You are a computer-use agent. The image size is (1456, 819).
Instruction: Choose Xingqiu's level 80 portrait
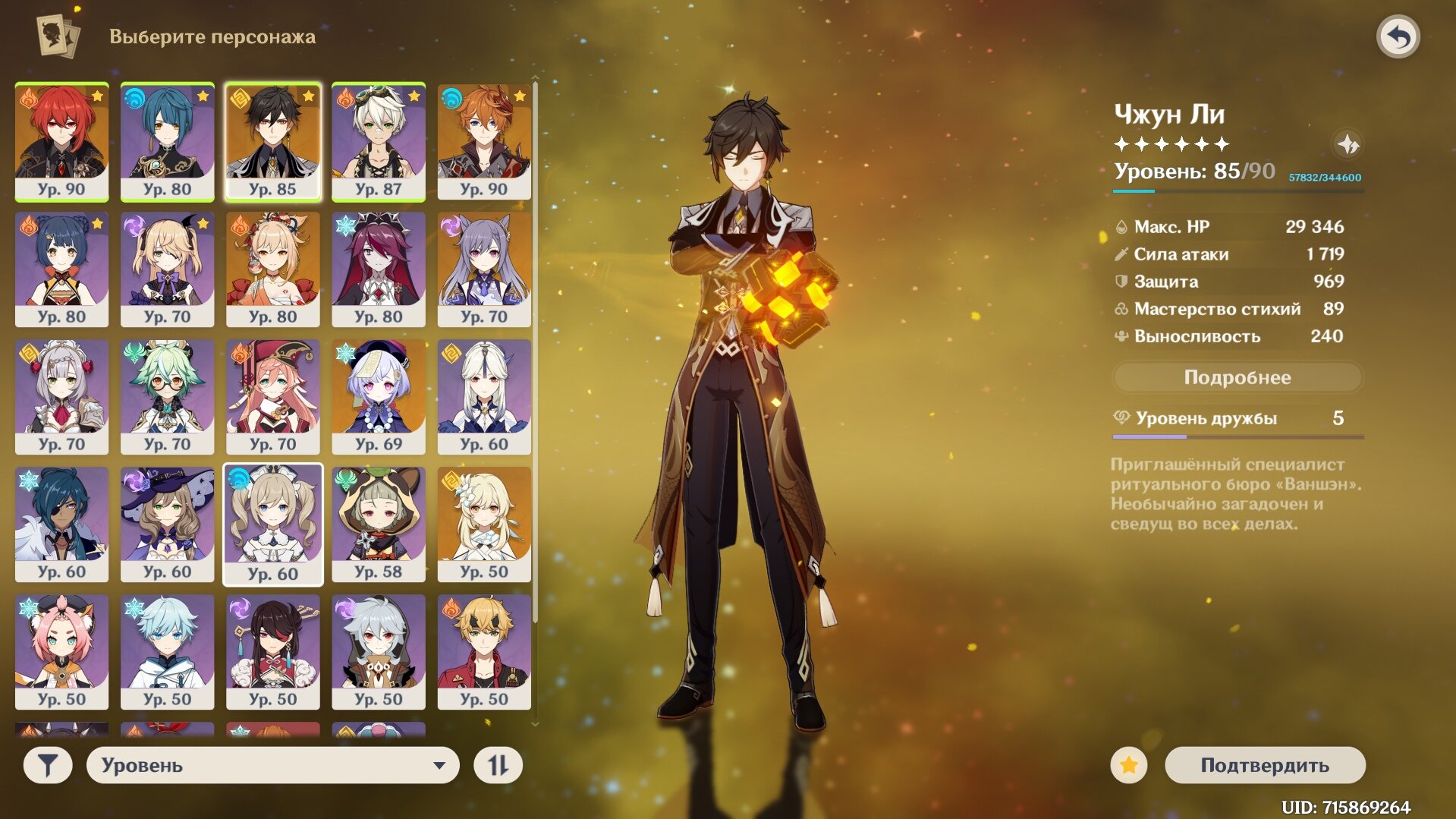[167, 141]
